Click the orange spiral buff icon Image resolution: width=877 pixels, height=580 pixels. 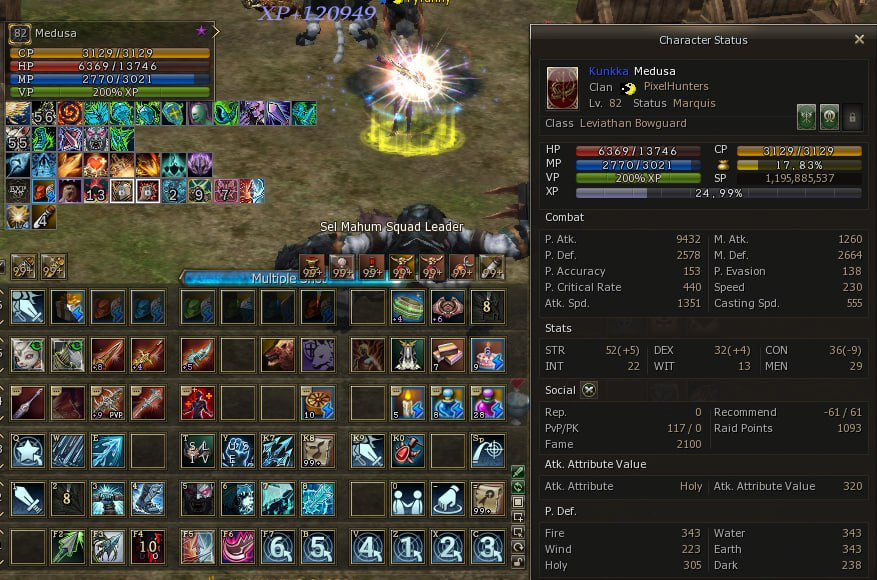pos(70,113)
